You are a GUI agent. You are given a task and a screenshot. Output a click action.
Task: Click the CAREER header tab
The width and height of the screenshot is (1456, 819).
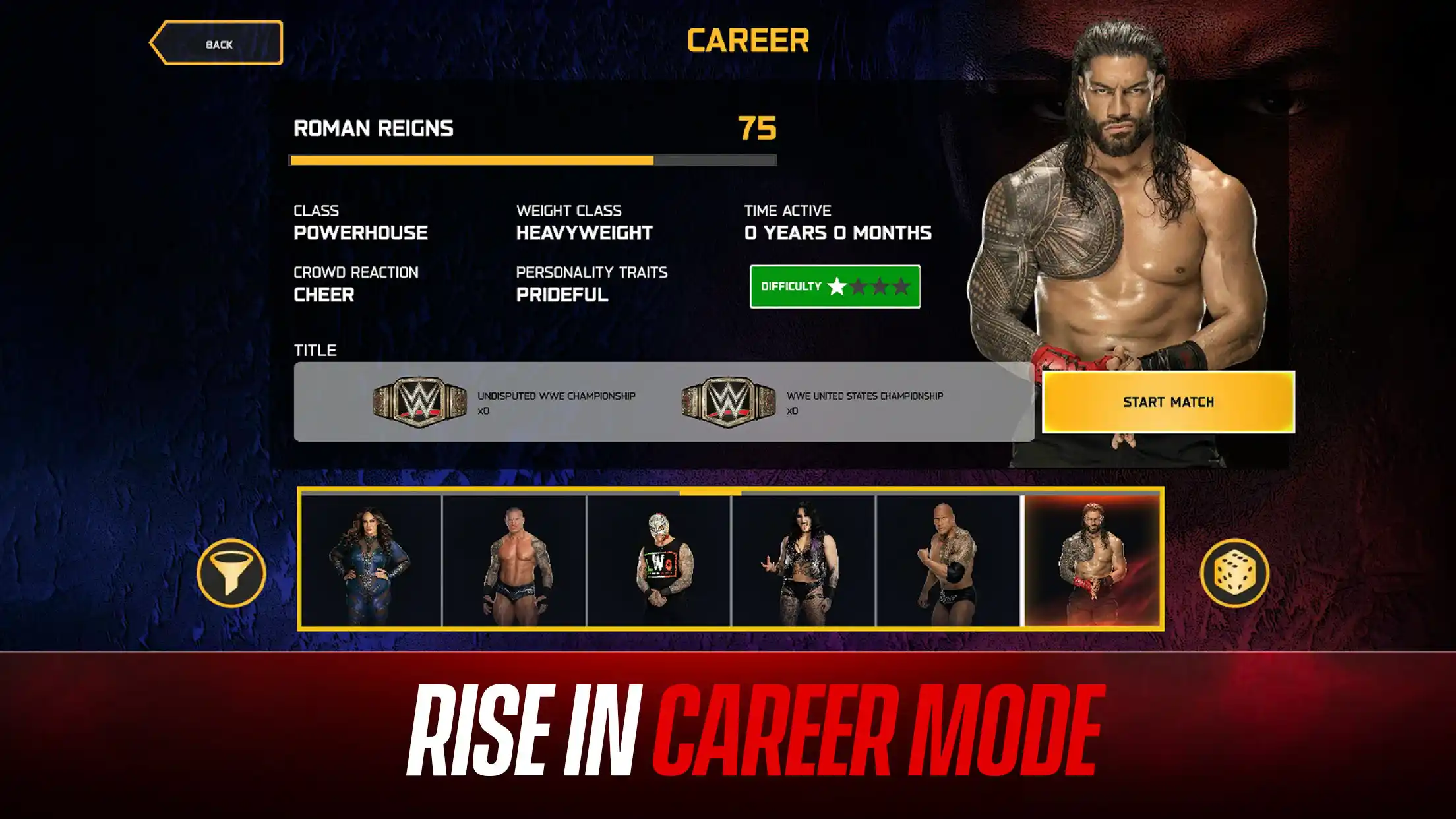tap(748, 41)
